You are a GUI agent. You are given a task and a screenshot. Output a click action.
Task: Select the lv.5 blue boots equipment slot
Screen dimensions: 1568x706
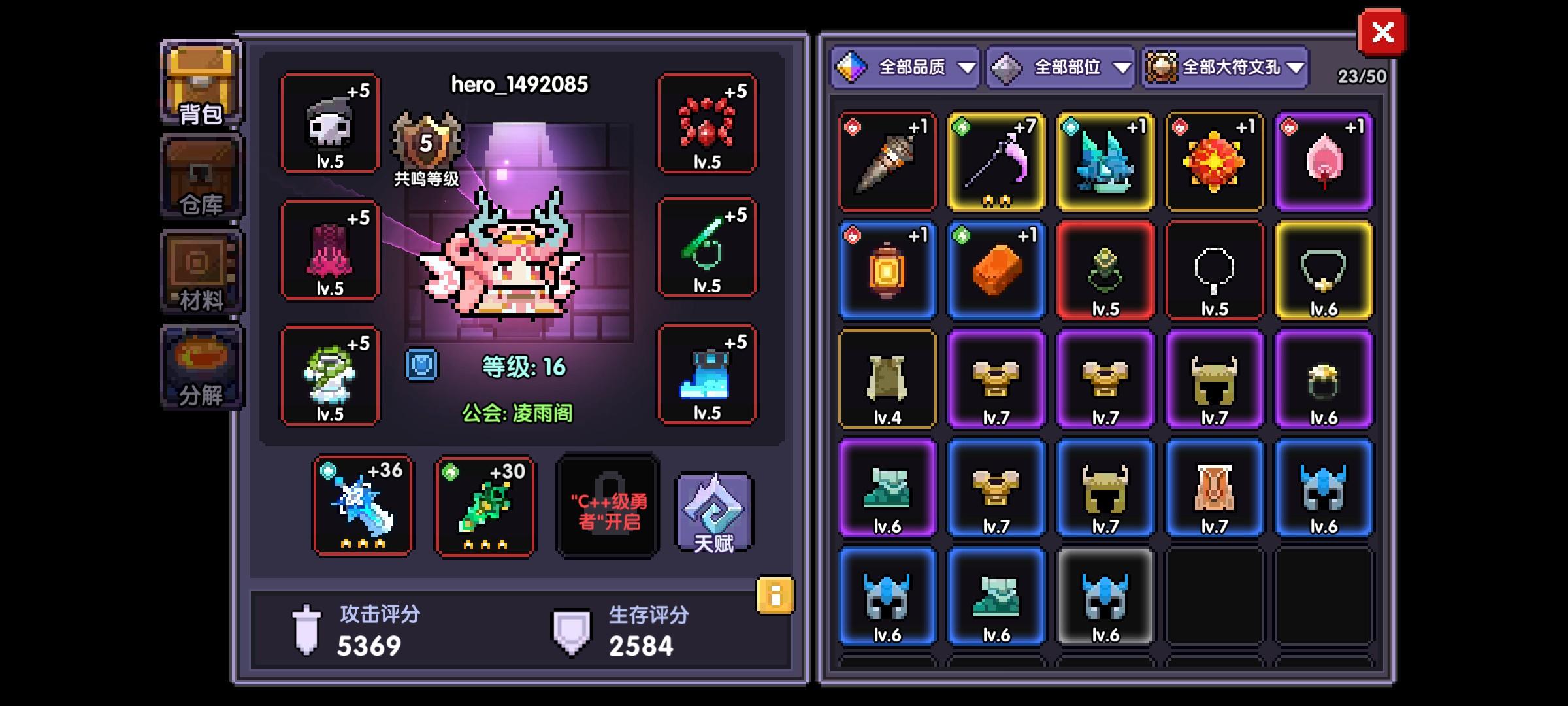pos(708,376)
